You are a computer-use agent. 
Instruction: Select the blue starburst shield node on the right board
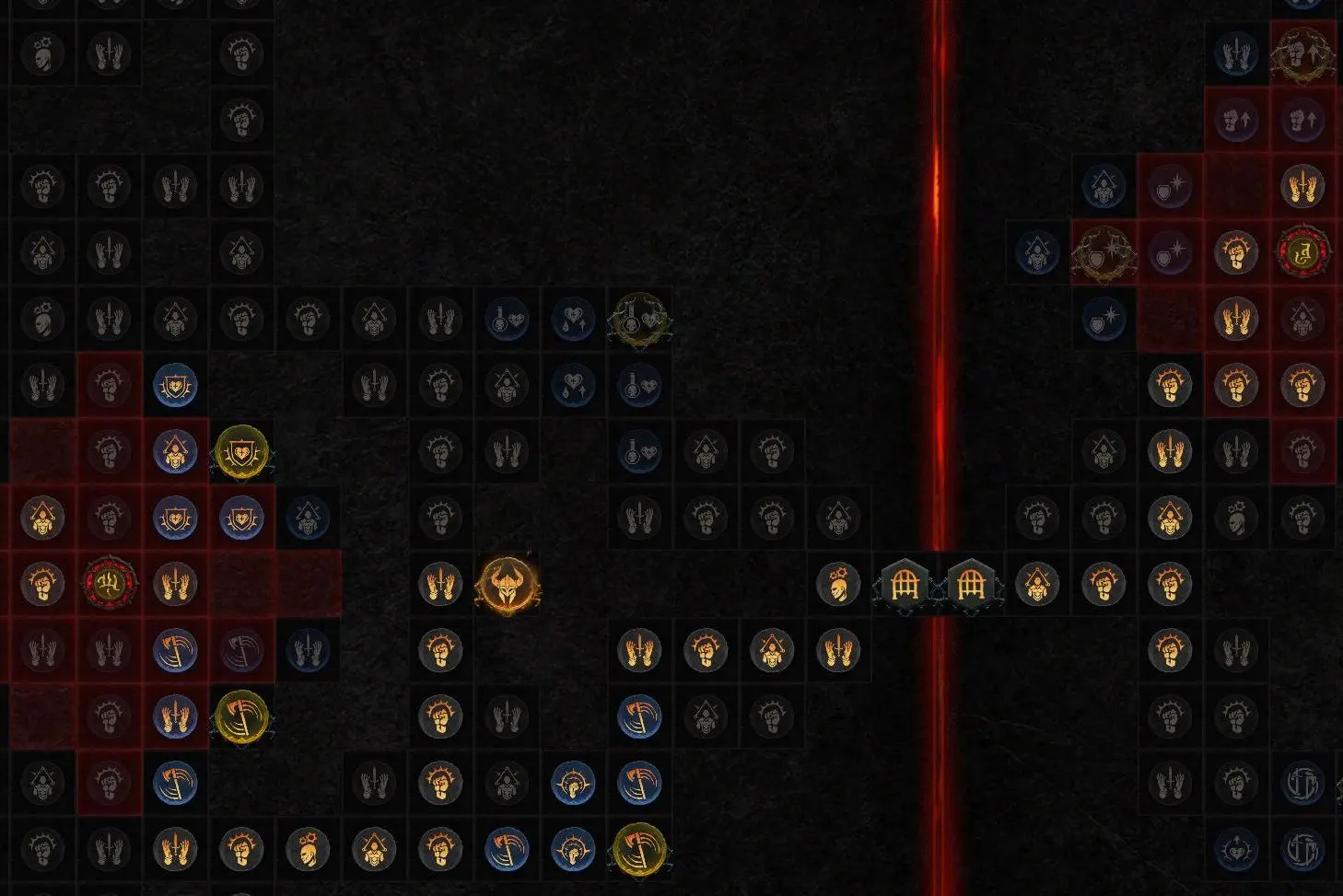click(x=1104, y=320)
